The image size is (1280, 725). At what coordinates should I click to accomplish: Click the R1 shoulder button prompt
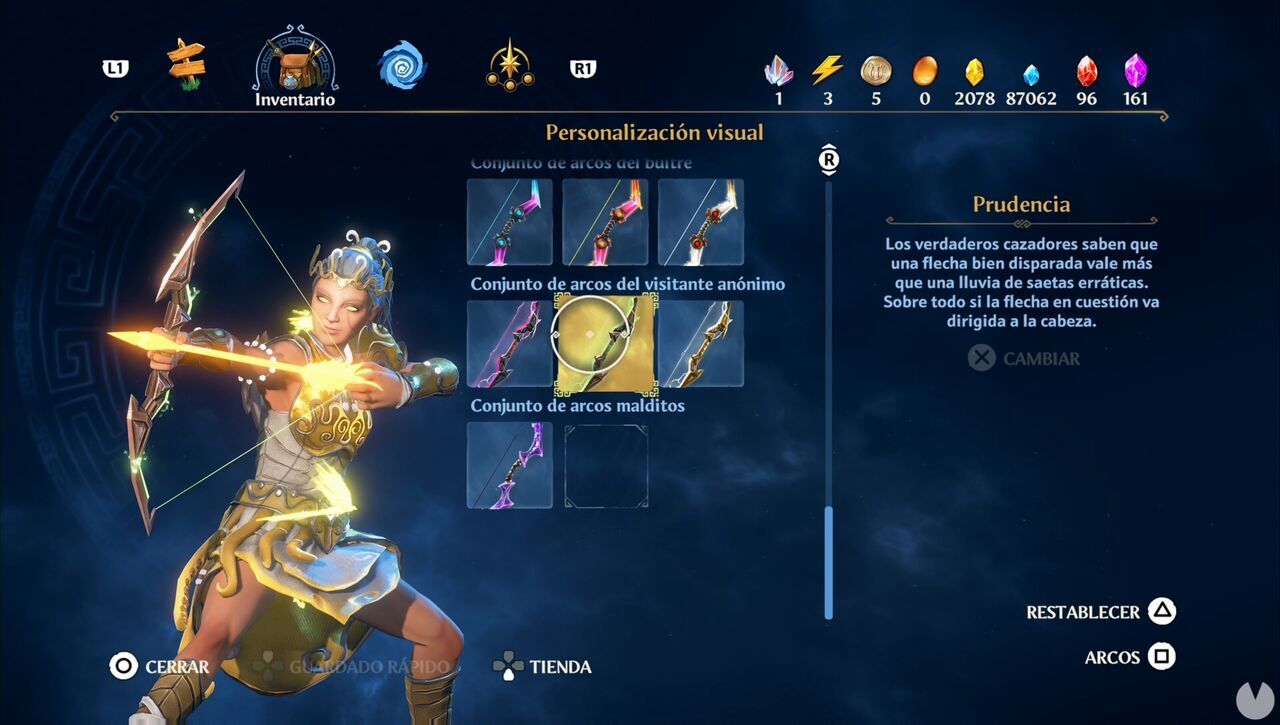[x=583, y=68]
